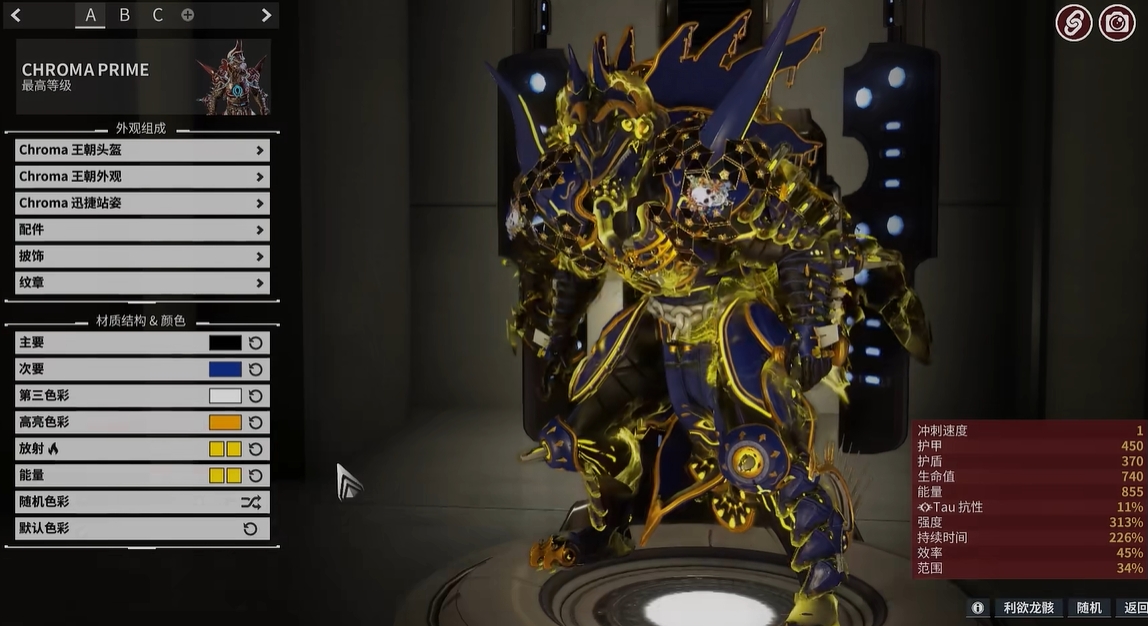
Task: Open Chroma 王朝外观 skin selection
Action: click(142, 177)
